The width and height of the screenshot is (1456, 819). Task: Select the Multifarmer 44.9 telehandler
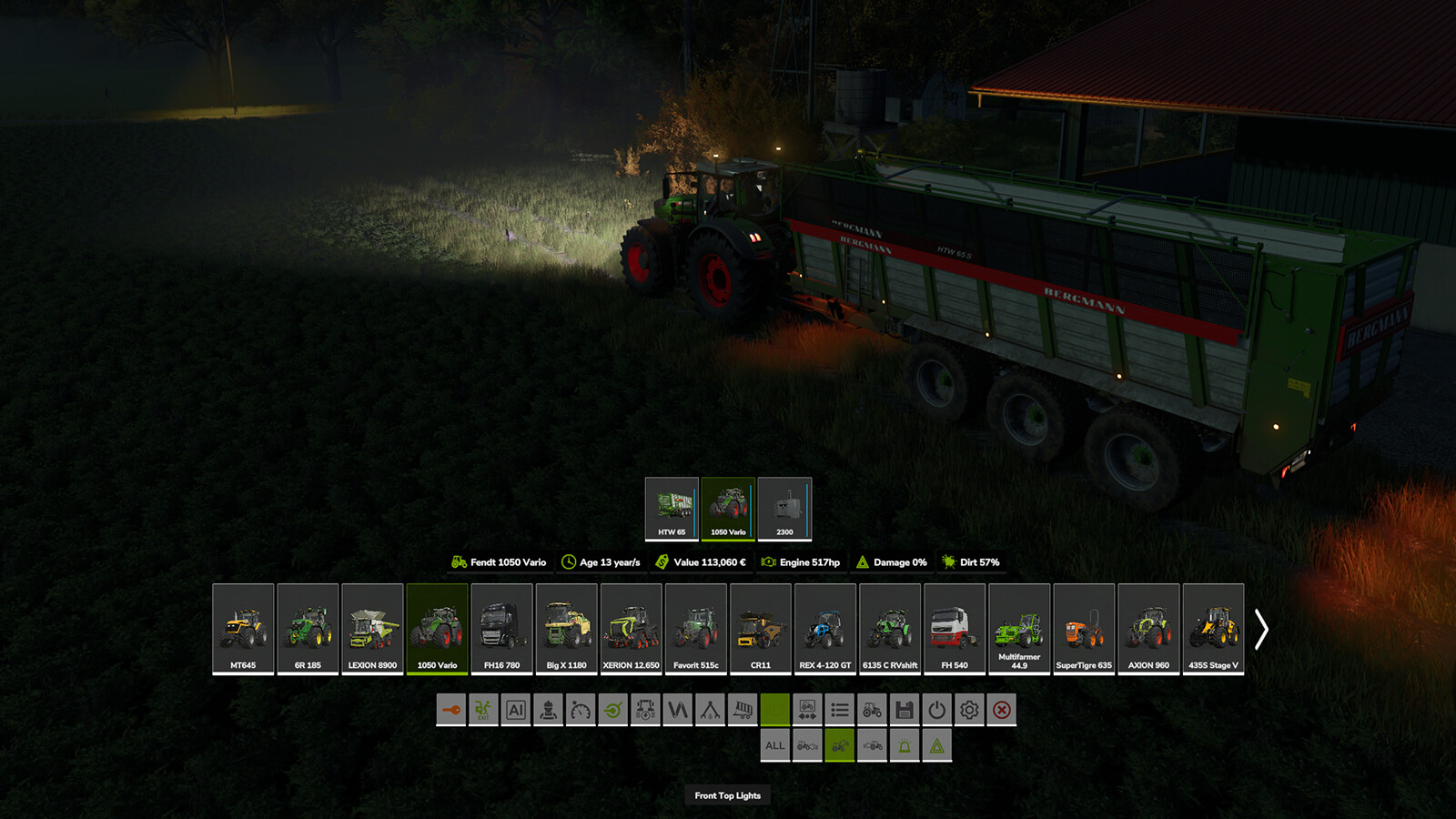click(x=1019, y=629)
